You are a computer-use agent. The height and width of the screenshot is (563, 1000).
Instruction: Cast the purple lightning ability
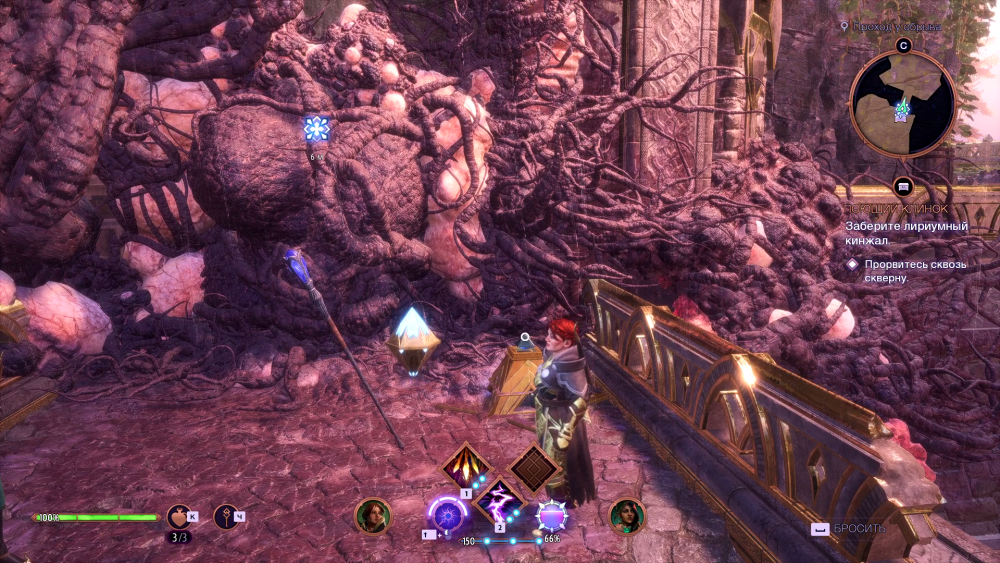(x=500, y=500)
